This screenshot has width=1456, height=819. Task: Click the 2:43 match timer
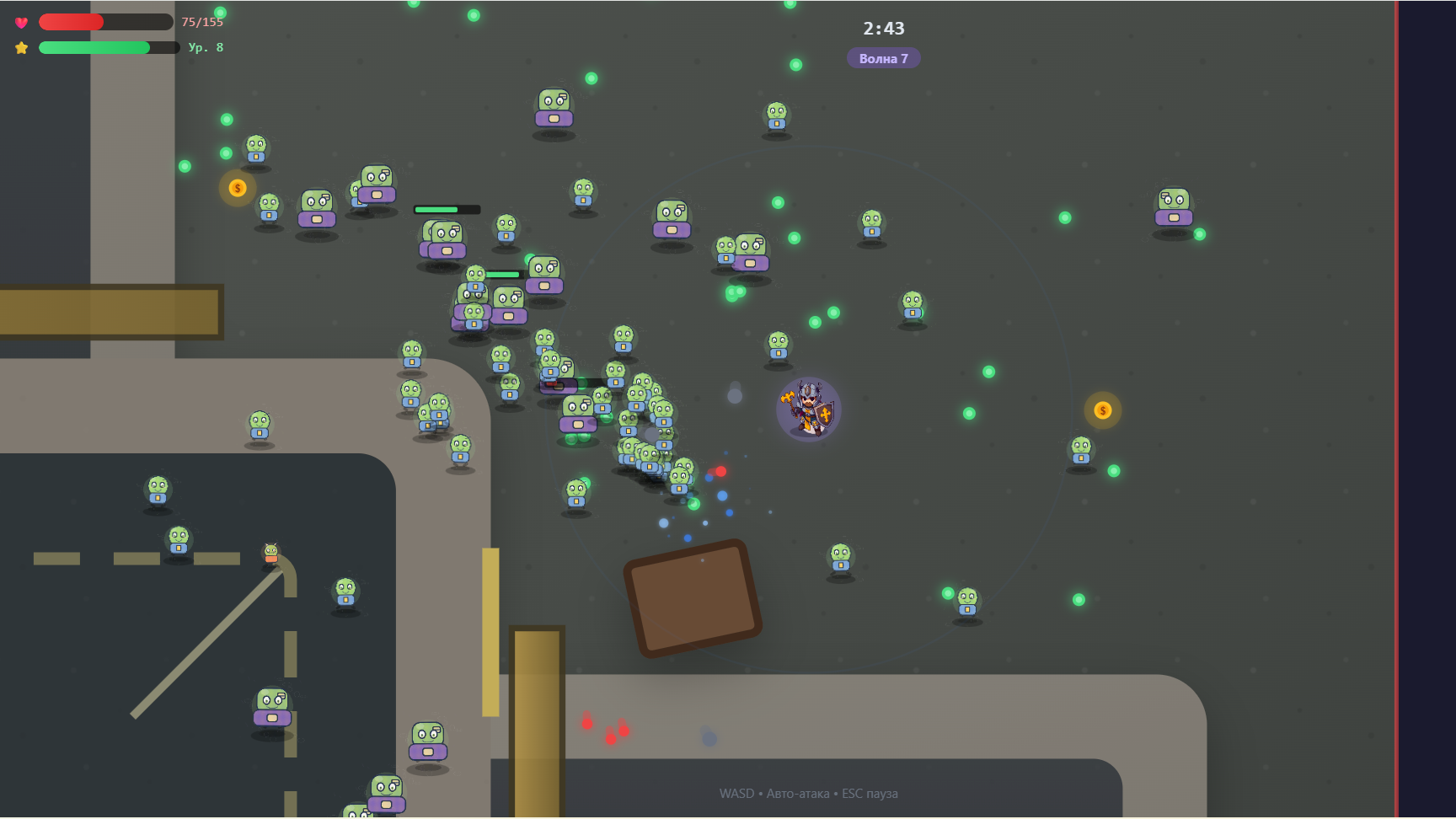pyautogui.click(x=881, y=28)
